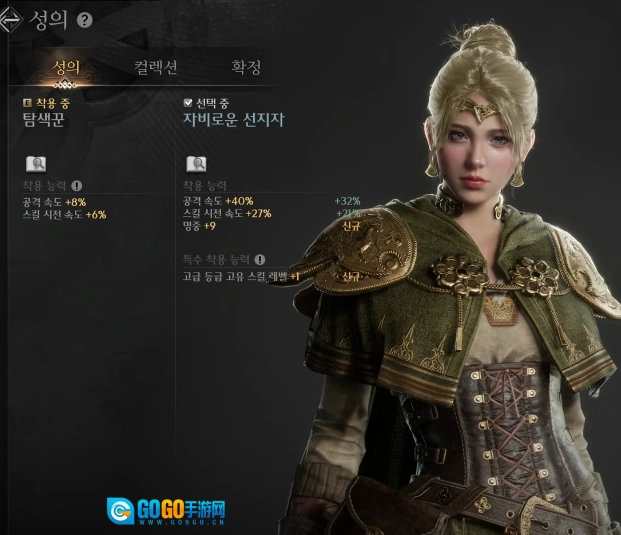
Task: Open the 컬렉션 tab
Action: [x=156, y=68]
